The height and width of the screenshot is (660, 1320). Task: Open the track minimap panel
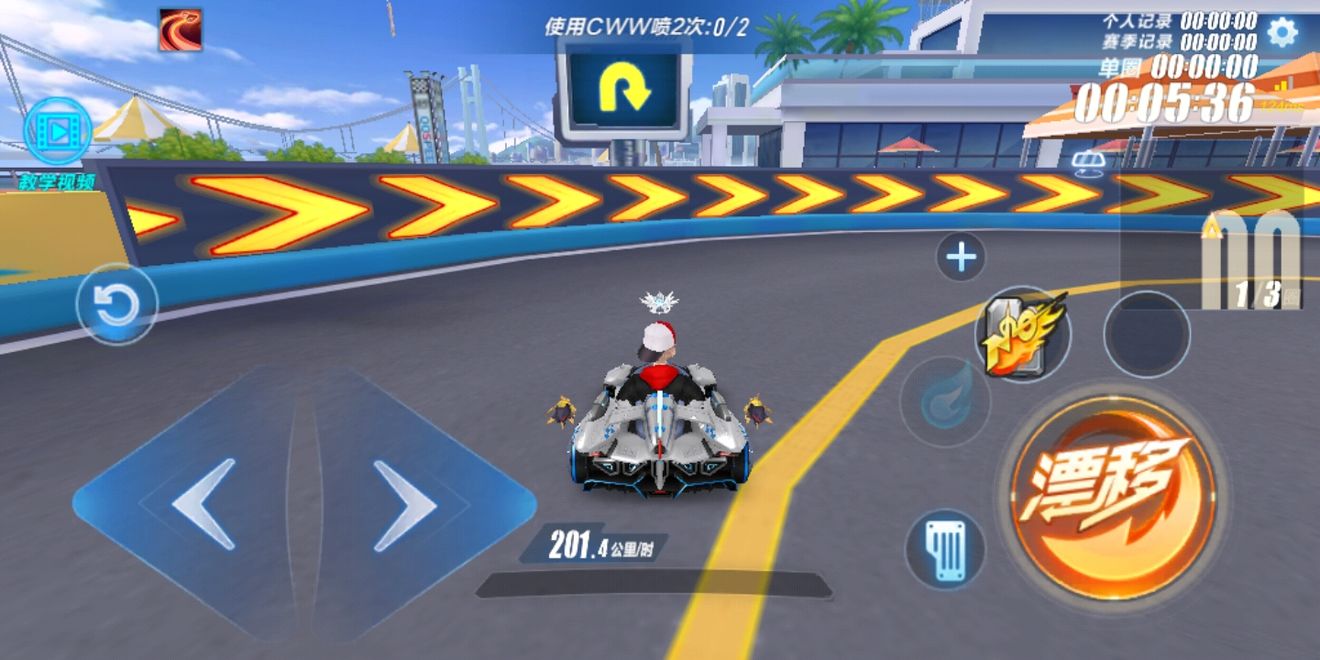pyautogui.click(x=1250, y=254)
